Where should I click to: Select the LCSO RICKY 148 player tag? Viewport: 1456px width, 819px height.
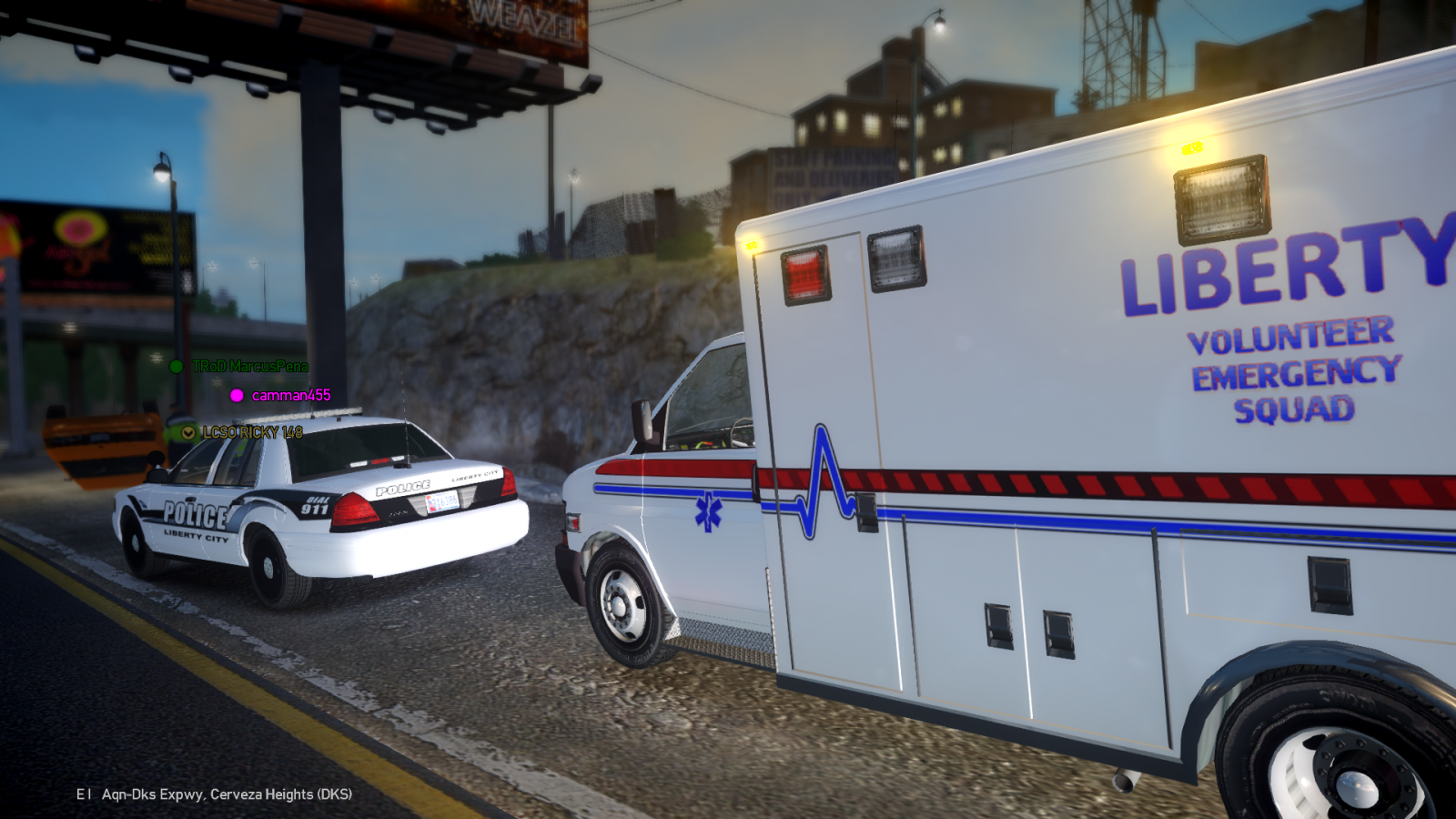[252, 432]
